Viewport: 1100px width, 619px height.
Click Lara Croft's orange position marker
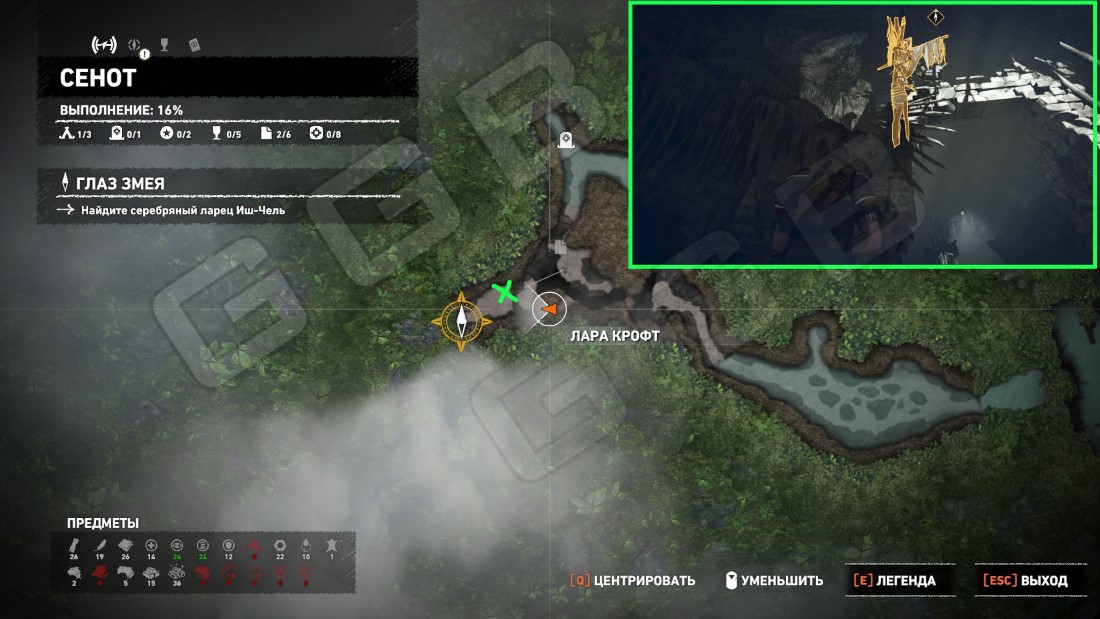click(x=548, y=311)
